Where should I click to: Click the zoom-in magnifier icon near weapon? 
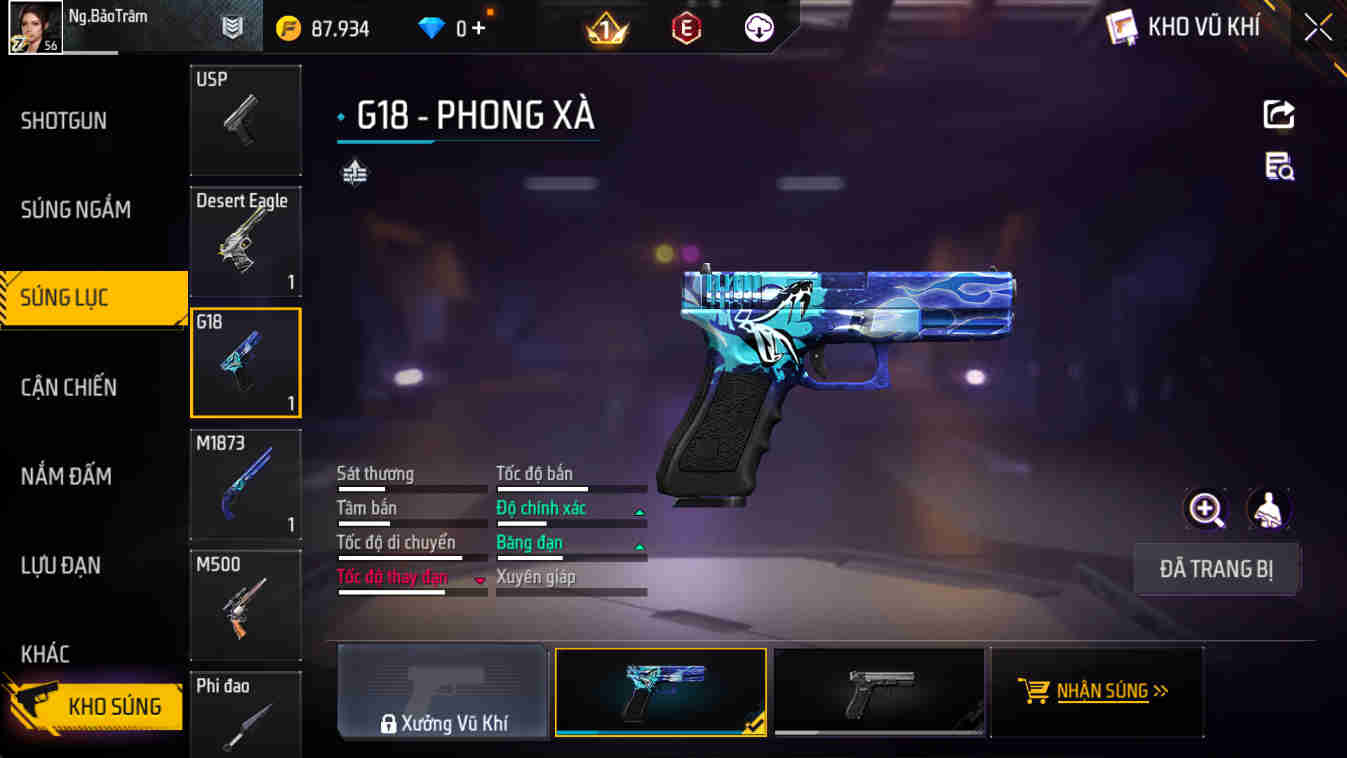pos(1206,509)
